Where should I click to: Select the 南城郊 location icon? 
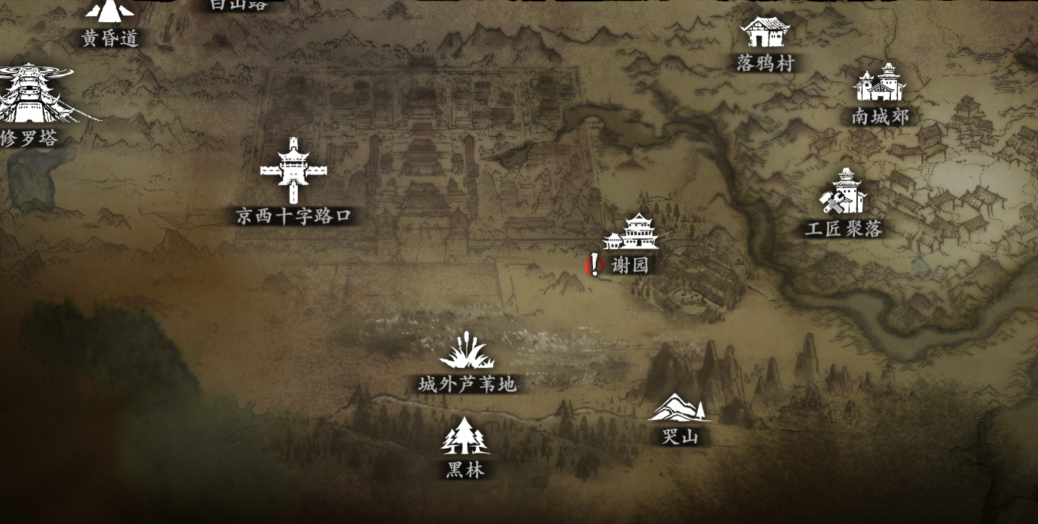[x=879, y=84]
